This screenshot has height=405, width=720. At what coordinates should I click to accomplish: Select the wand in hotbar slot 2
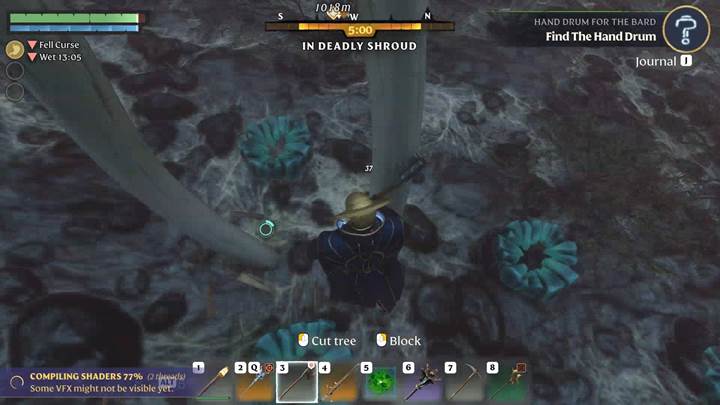[254, 382]
